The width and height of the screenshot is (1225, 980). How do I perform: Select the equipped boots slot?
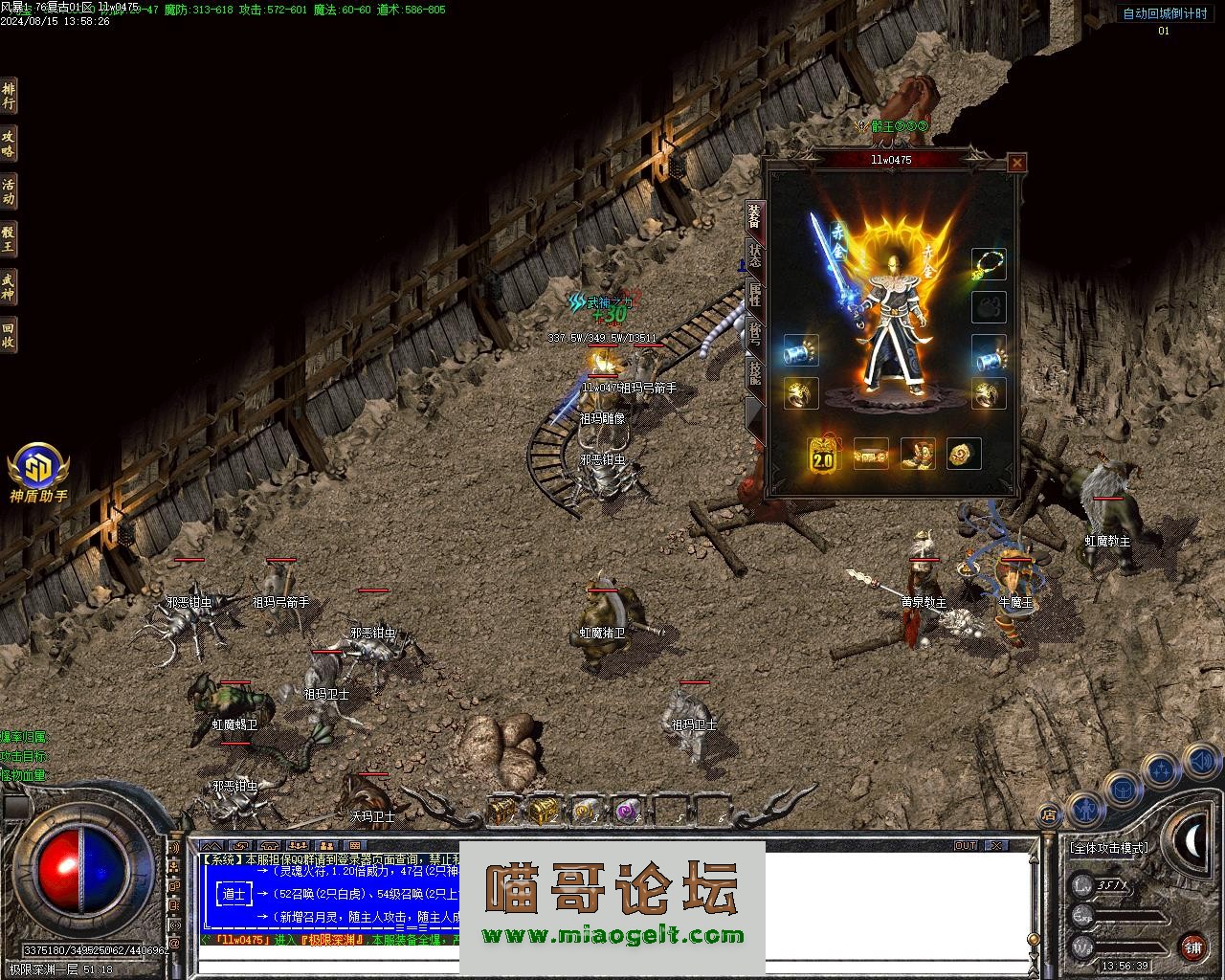tap(917, 455)
